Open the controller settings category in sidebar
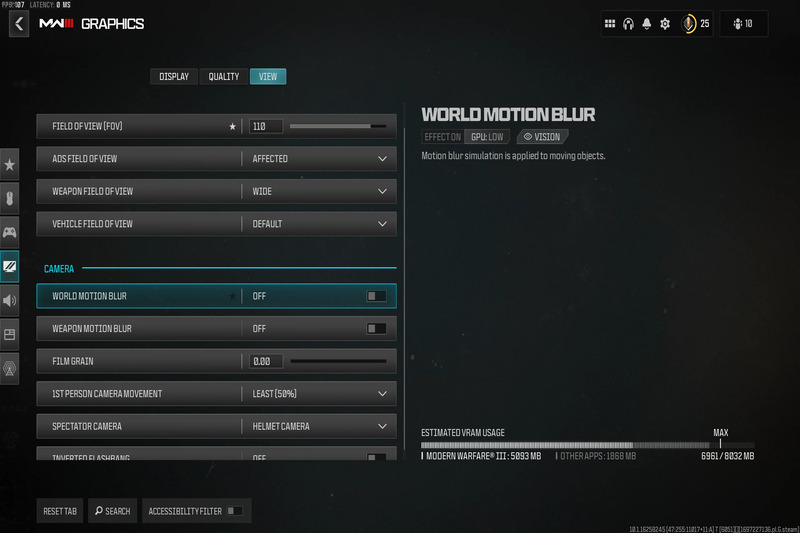 click(x=9, y=232)
